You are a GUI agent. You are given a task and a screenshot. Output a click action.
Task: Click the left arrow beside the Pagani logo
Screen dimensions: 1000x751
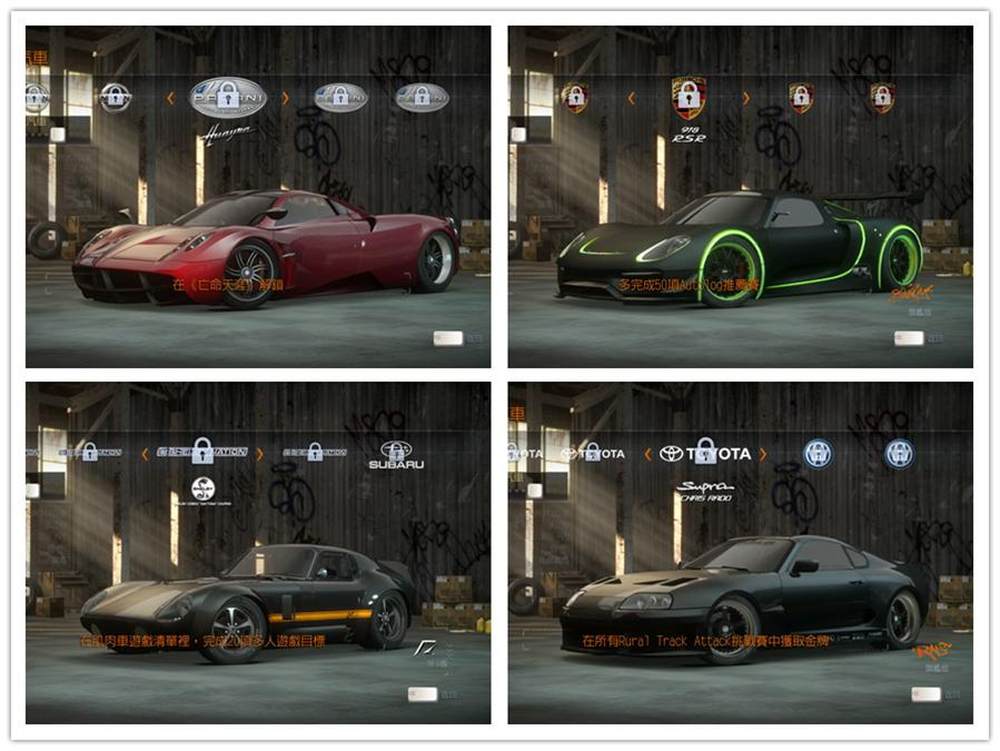(x=170, y=97)
